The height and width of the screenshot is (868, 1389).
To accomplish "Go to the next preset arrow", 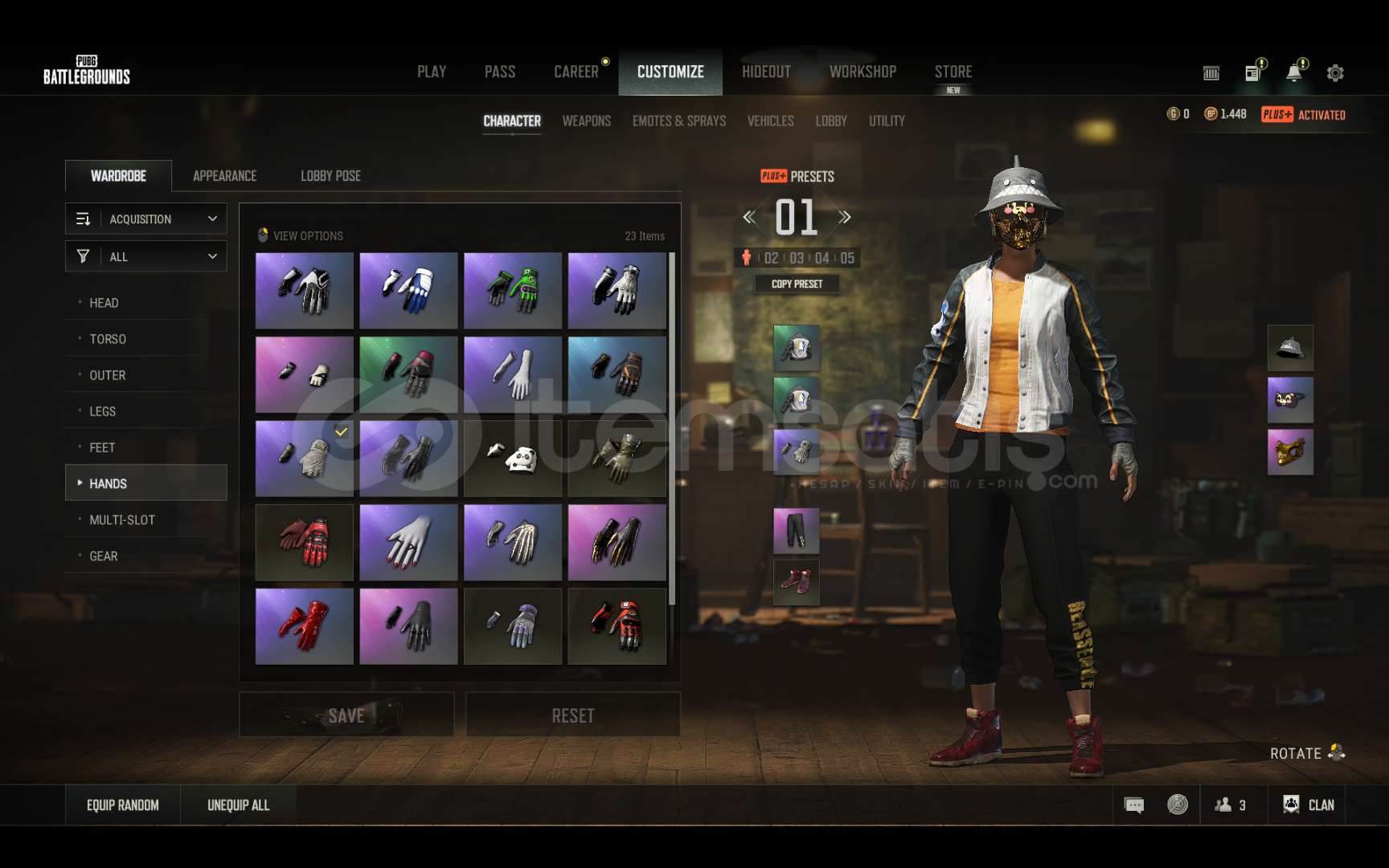I will [845, 217].
